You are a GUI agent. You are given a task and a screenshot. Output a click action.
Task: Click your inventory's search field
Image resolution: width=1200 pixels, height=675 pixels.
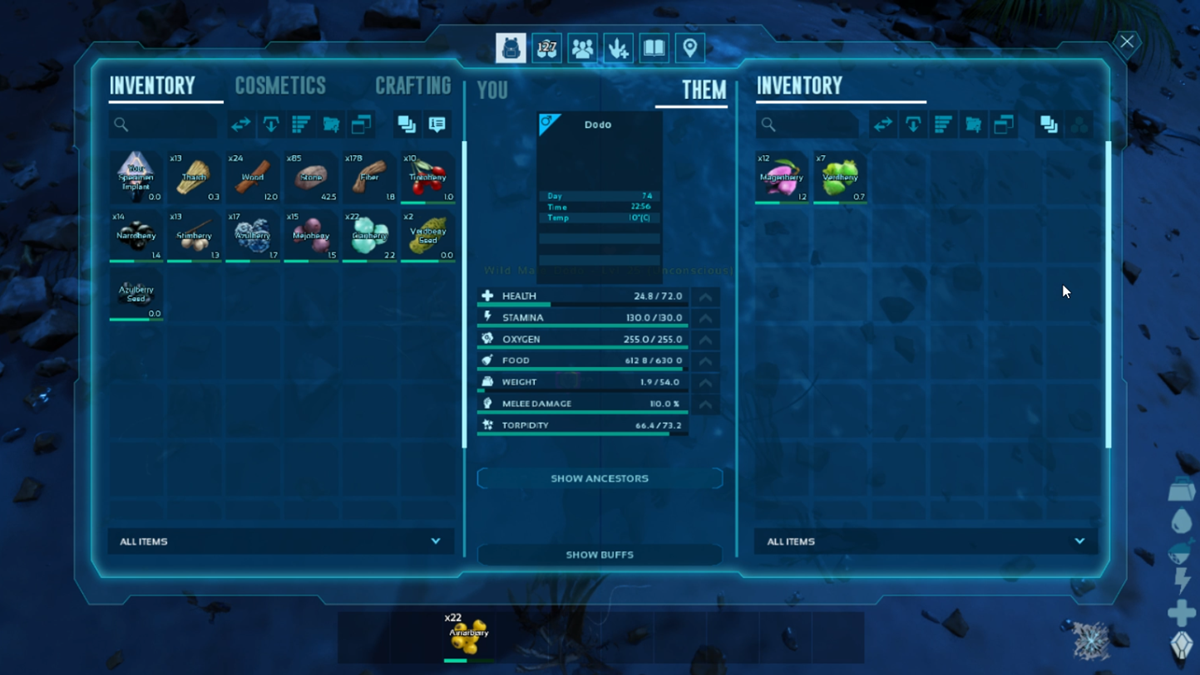pyautogui.click(x=165, y=124)
